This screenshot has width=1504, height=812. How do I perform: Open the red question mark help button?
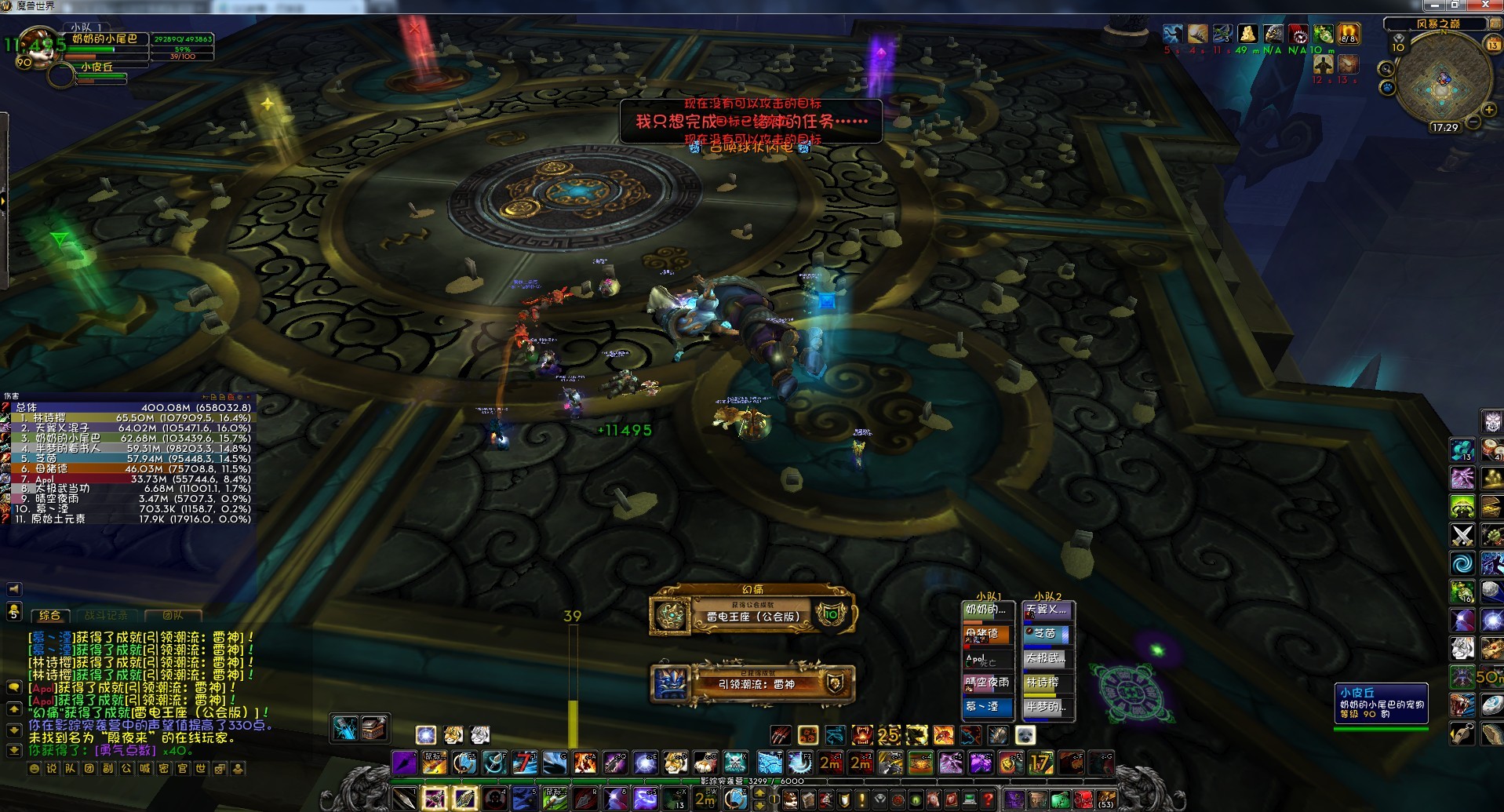point(988,799)
